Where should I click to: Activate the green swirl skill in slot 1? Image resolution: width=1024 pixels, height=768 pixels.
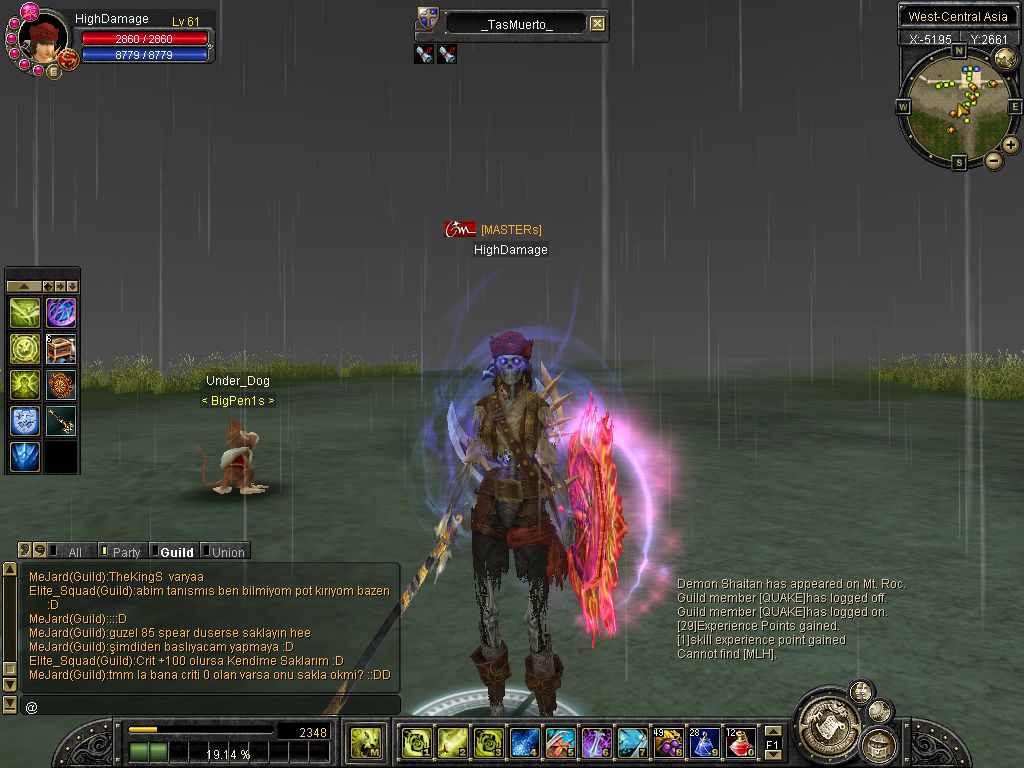(416, 743)
